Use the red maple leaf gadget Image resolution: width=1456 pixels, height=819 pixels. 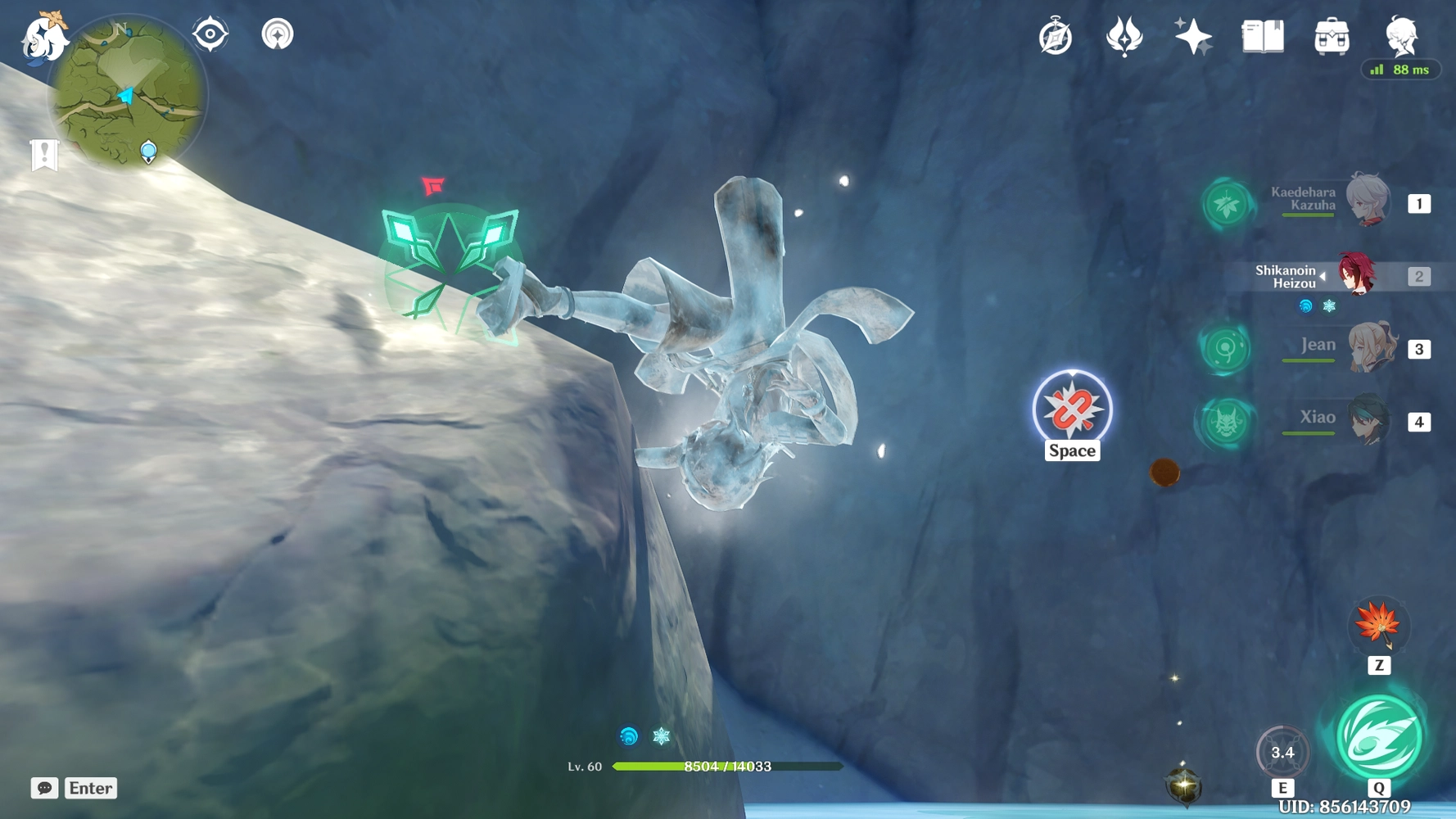pos(1378,625)
